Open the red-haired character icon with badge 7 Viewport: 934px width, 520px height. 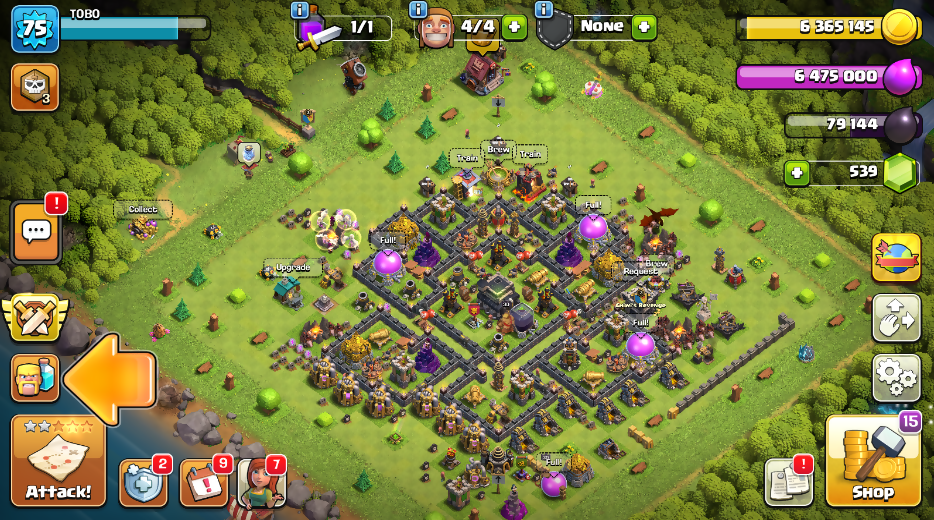pyautogui.click(x=261, y=484)
